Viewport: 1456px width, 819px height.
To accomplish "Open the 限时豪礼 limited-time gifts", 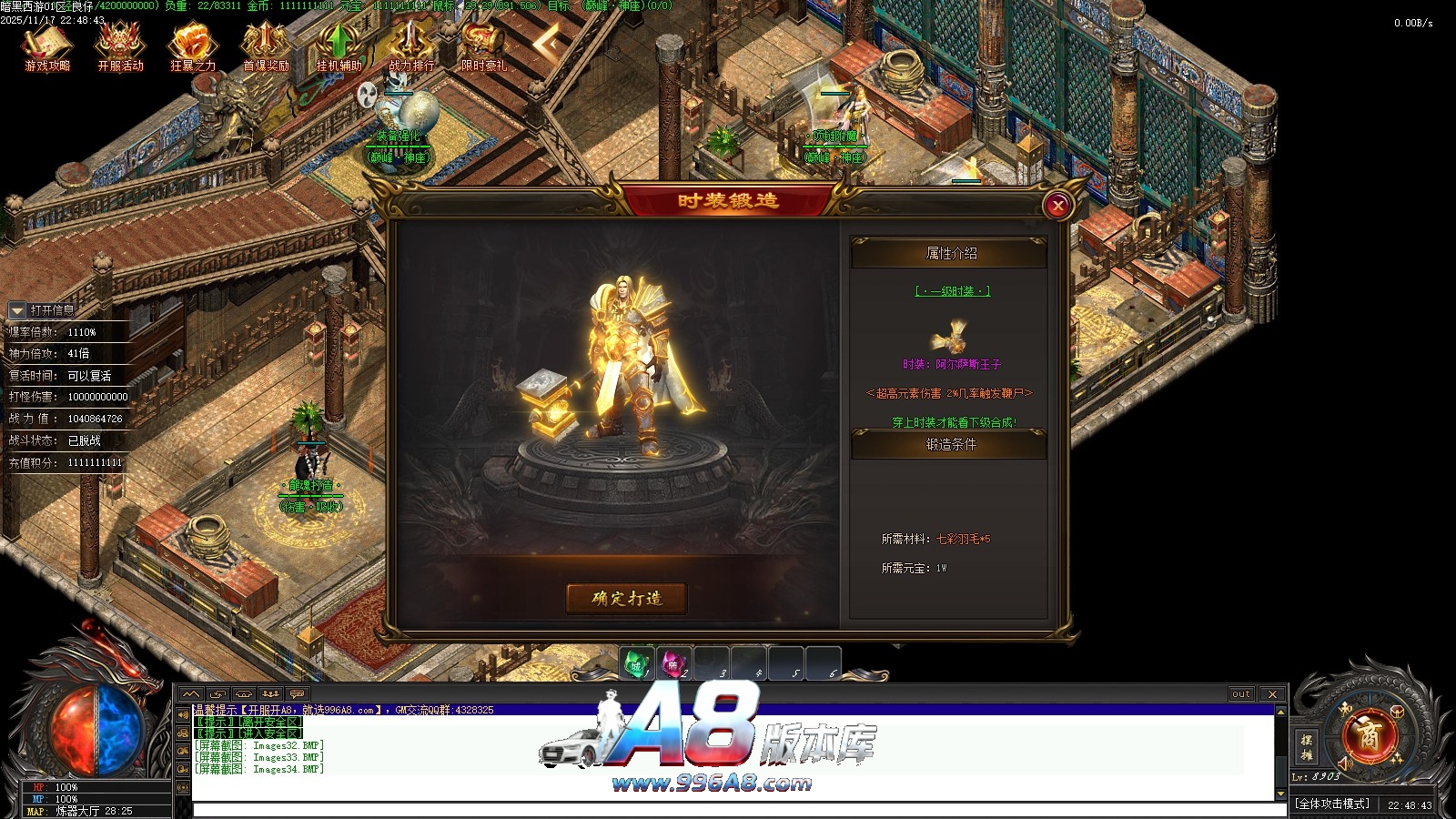I will tap(483, 47).
